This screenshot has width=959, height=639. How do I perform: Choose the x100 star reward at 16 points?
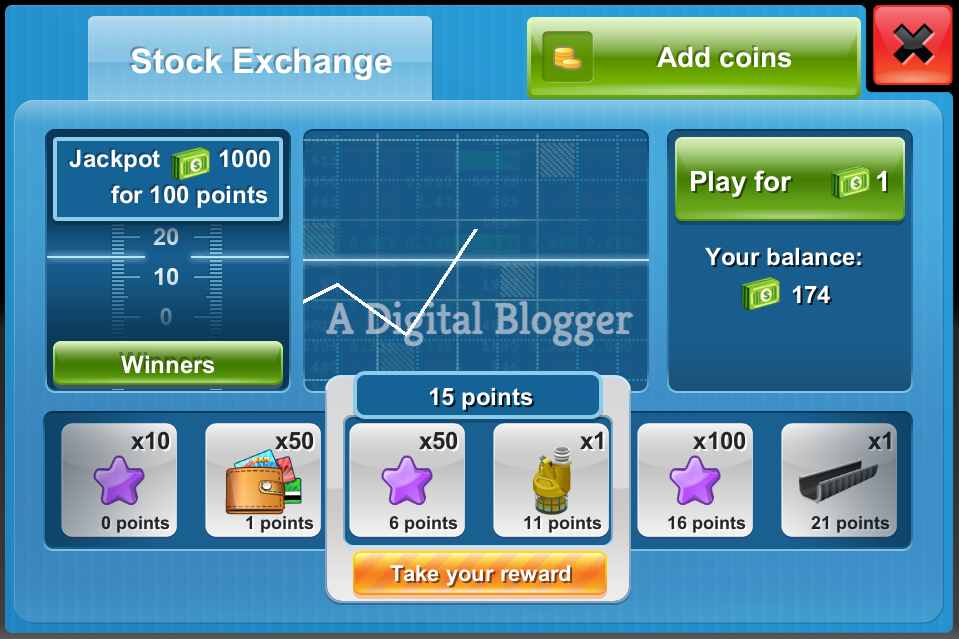point(695,480)
